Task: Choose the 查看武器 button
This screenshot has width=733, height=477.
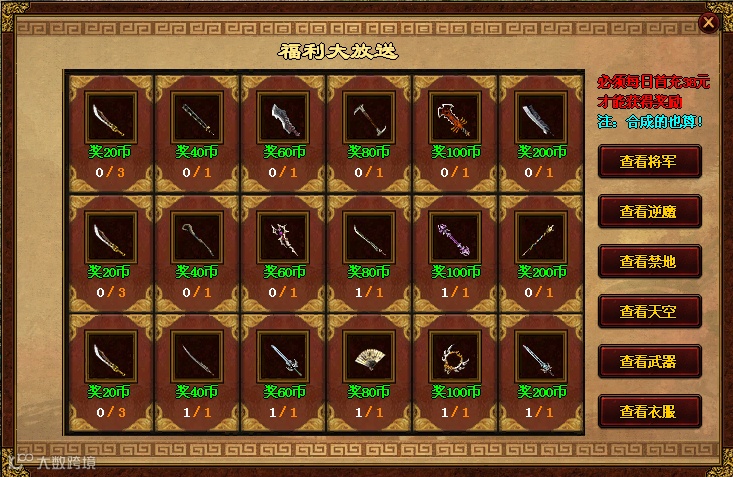Action: [649, 361]
